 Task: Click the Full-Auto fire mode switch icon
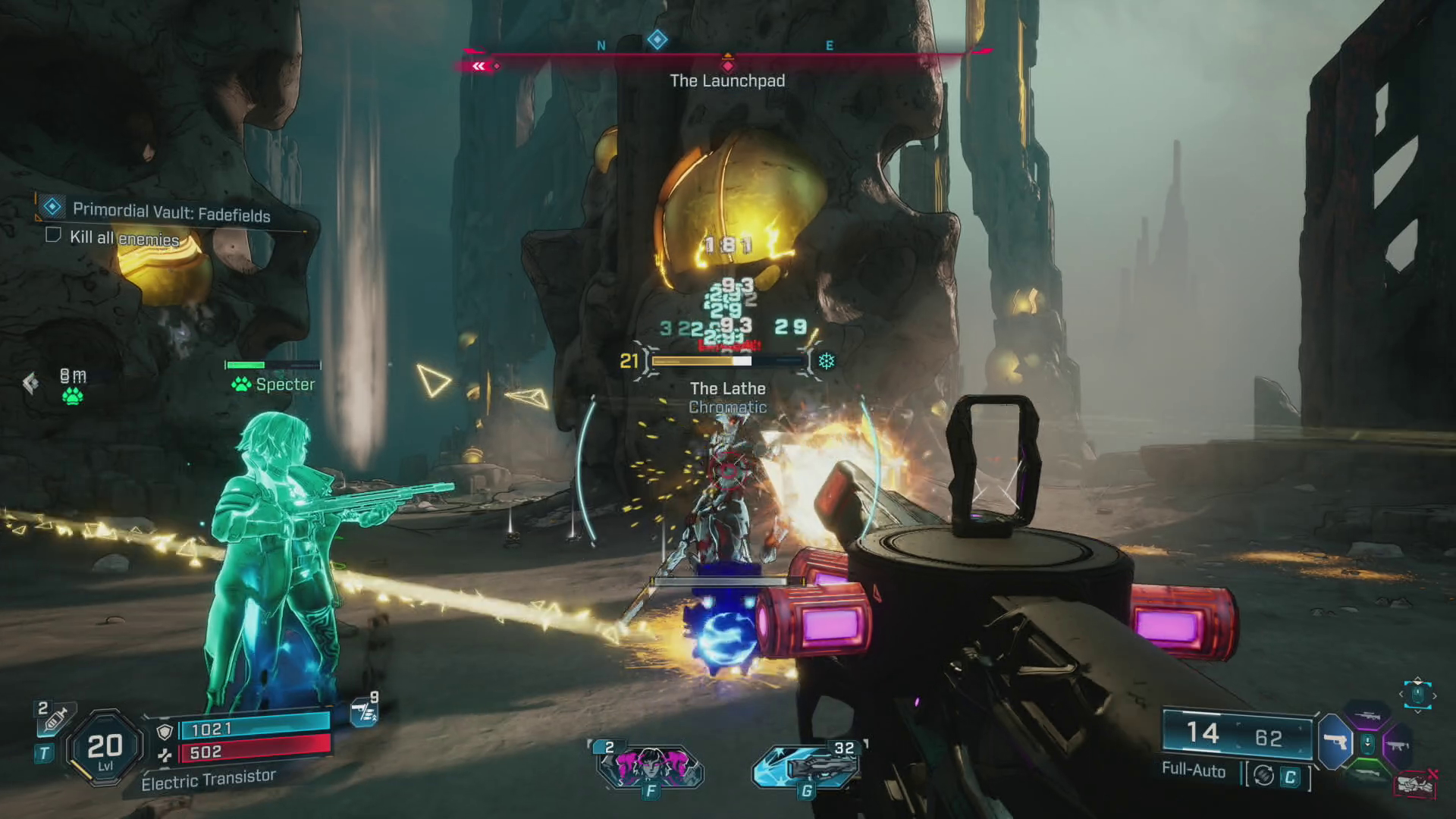click(x=1263, y=775)
